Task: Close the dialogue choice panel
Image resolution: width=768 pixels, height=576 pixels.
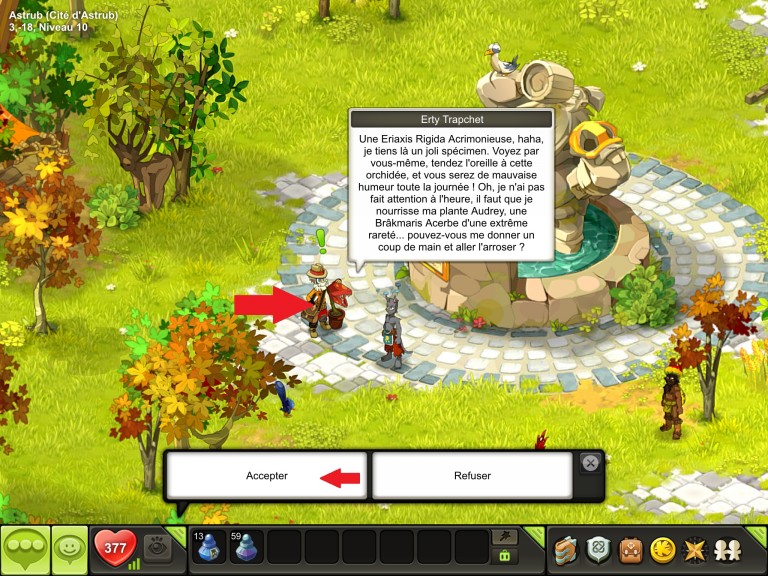Action: click(x=591, y=463)
